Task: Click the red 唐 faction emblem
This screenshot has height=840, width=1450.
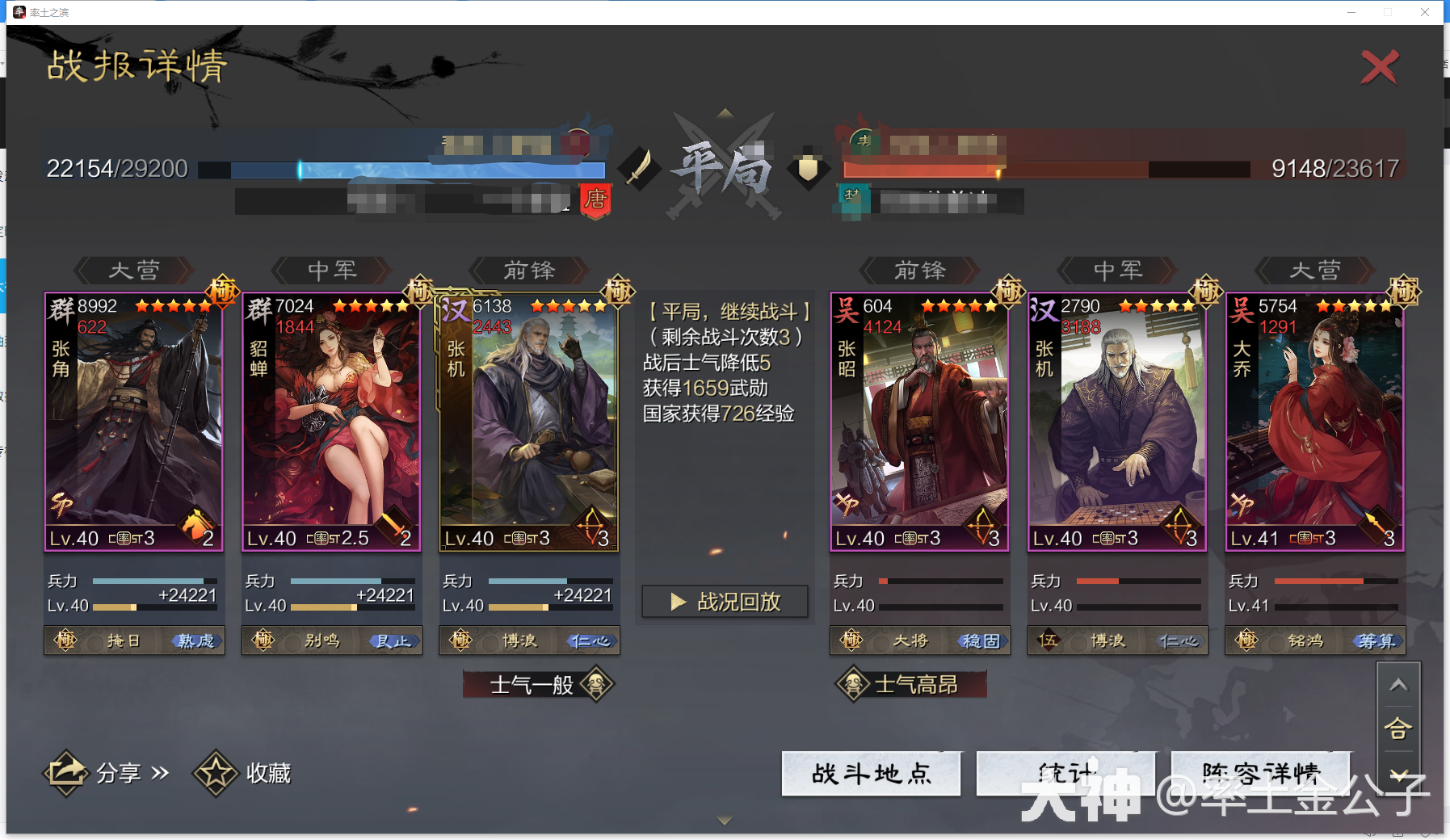Action: [x=595, y=201]
